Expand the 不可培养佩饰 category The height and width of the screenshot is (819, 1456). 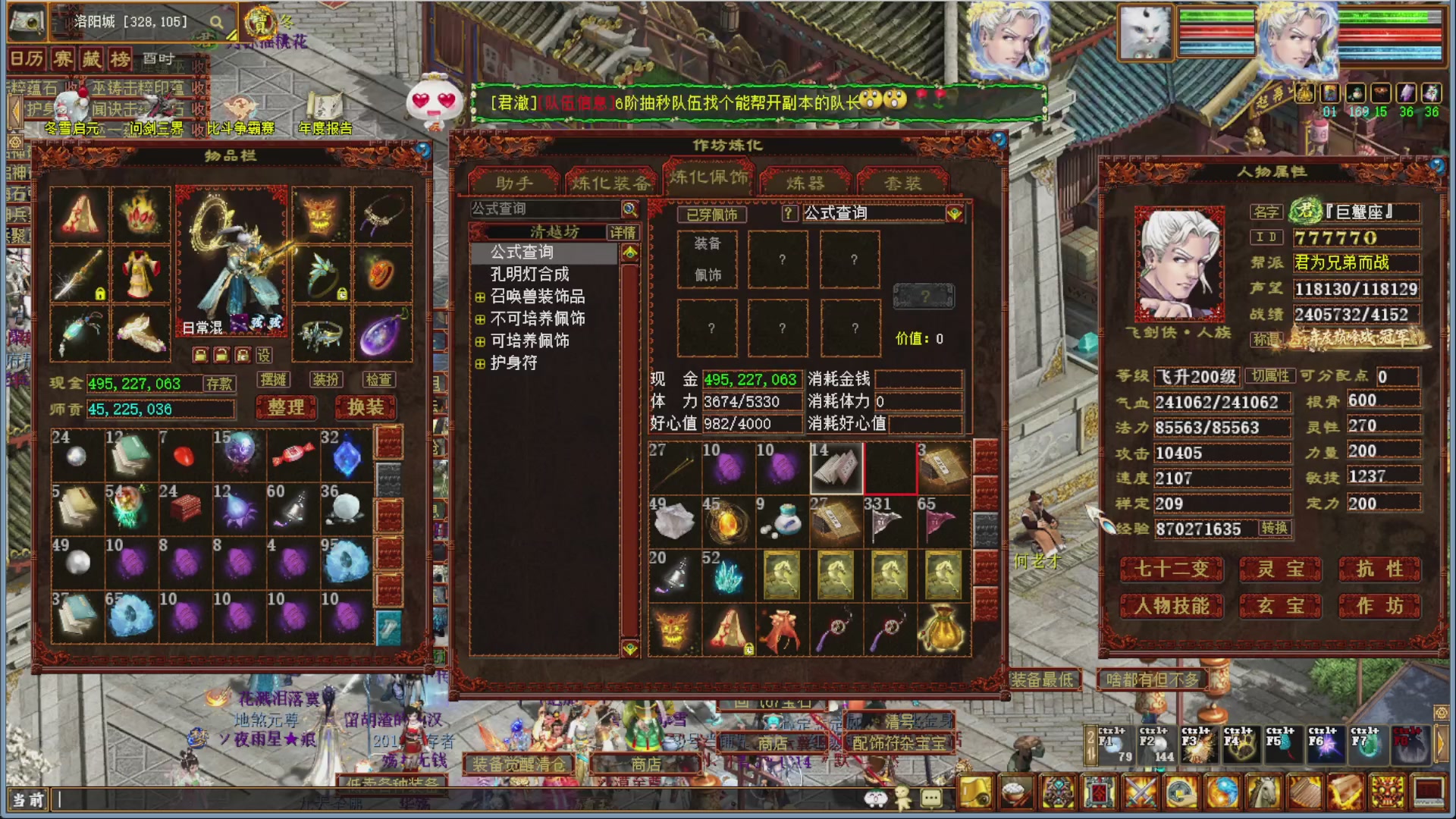(479, 319)
